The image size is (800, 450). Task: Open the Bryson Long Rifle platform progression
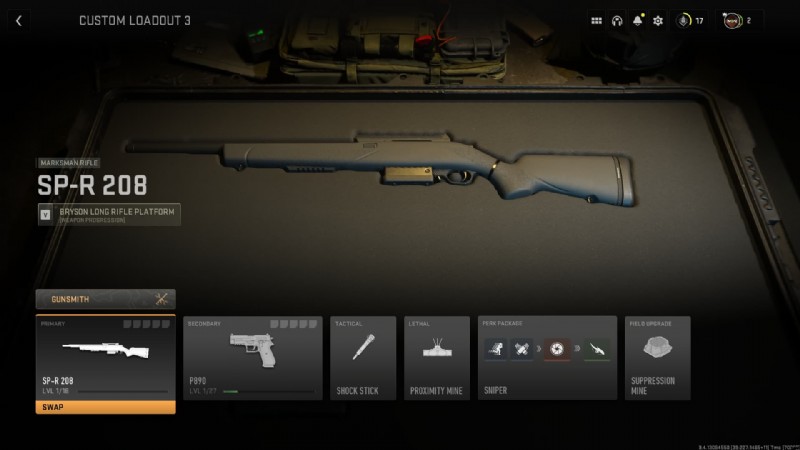click(109, 214)
